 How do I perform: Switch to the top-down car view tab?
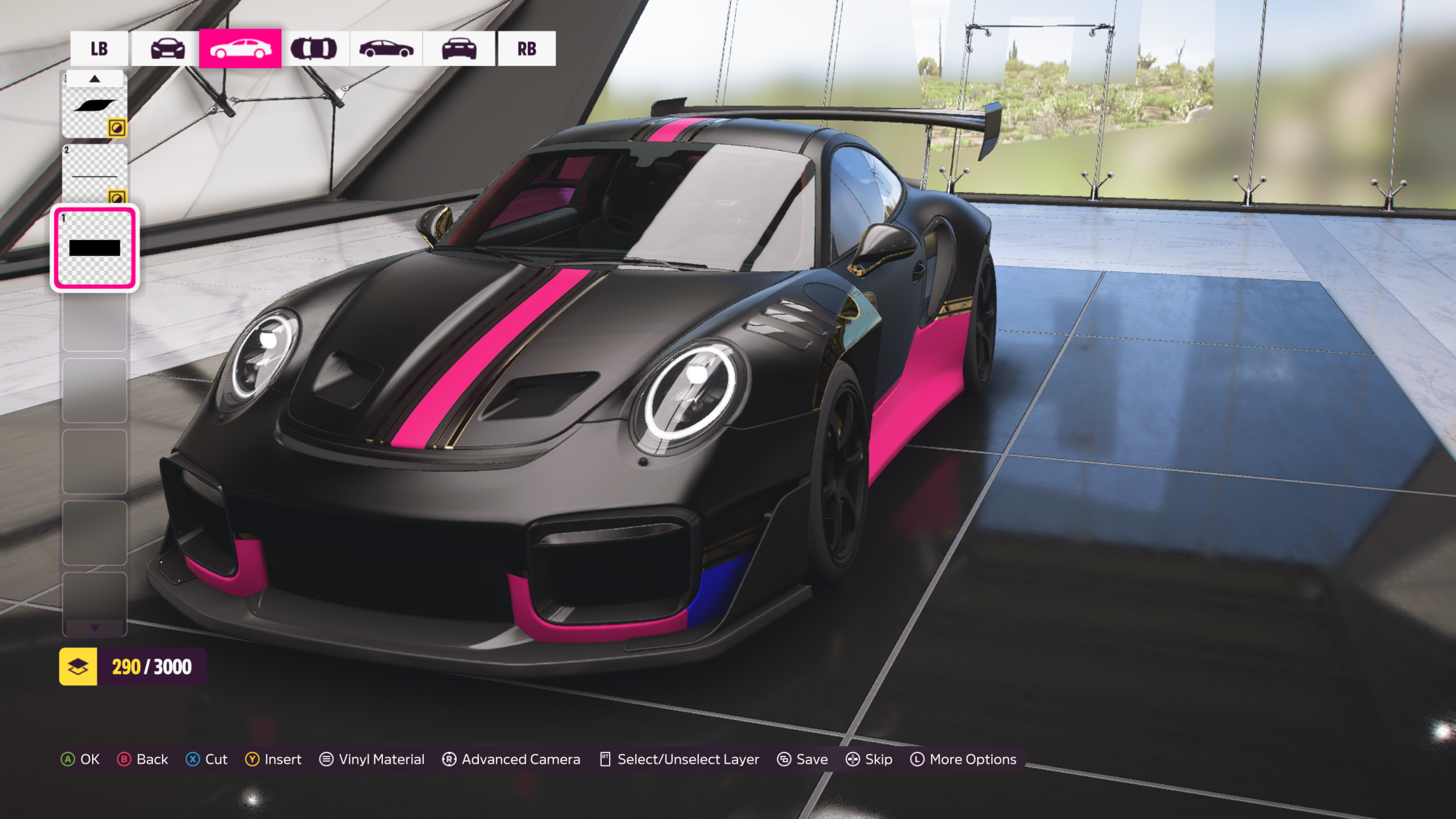click(314, 49)
